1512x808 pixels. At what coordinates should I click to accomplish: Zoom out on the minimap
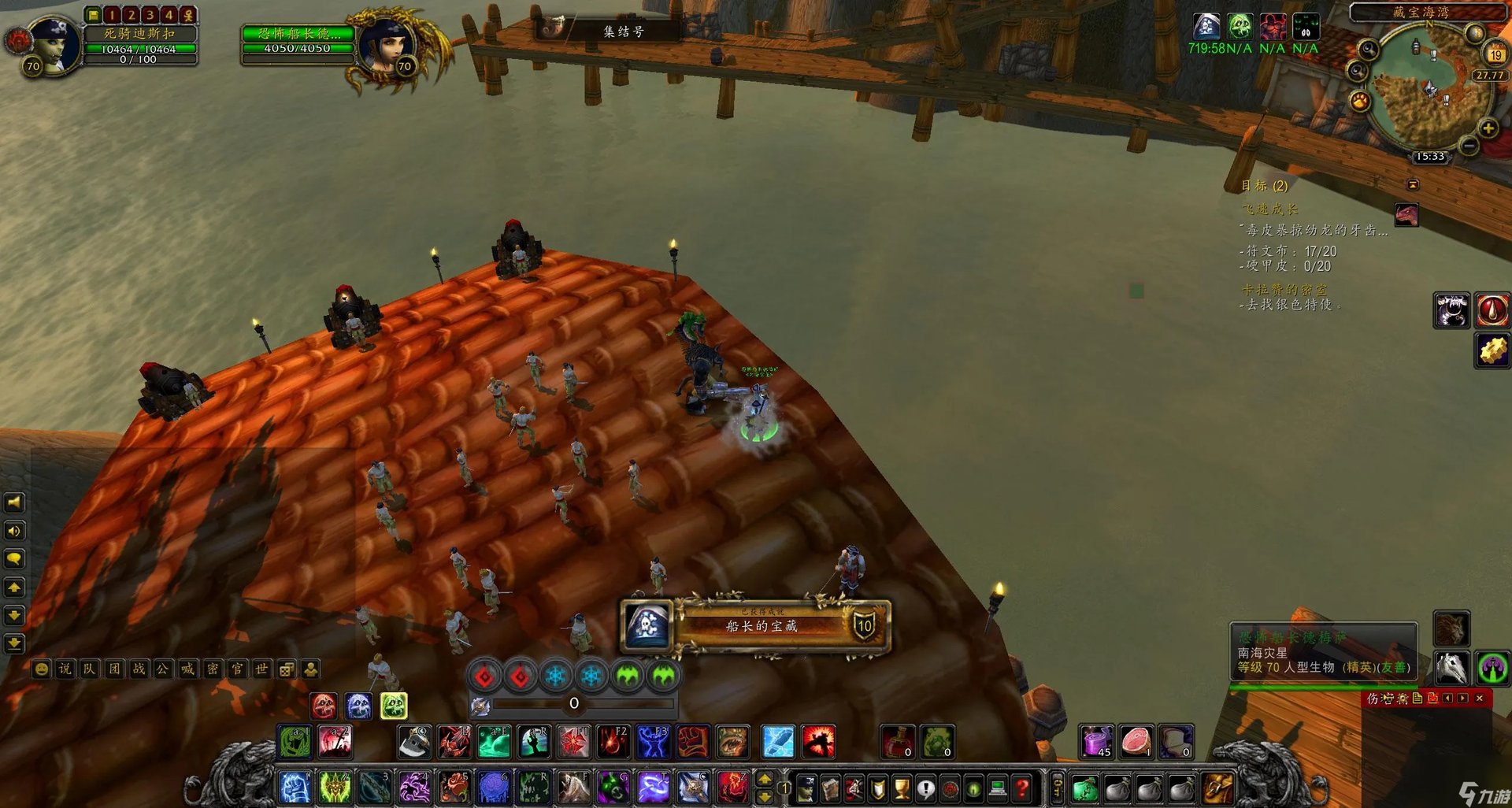point(1469,146)
